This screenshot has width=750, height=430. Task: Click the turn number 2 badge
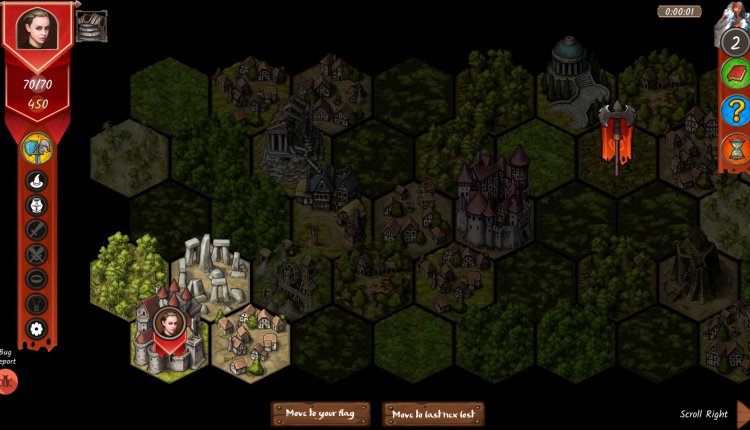coord(735,41)
